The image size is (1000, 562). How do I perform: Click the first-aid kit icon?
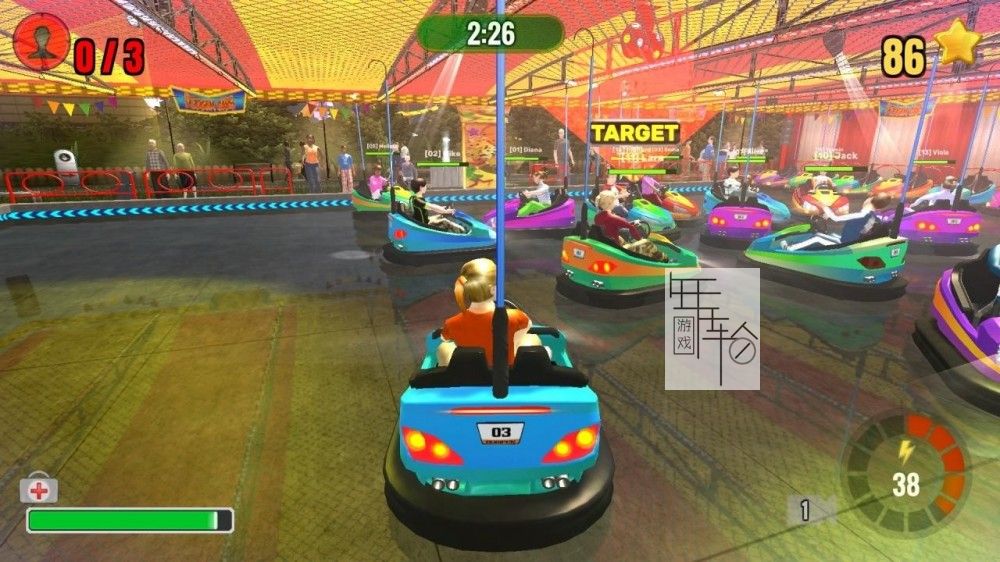[38, 489]
